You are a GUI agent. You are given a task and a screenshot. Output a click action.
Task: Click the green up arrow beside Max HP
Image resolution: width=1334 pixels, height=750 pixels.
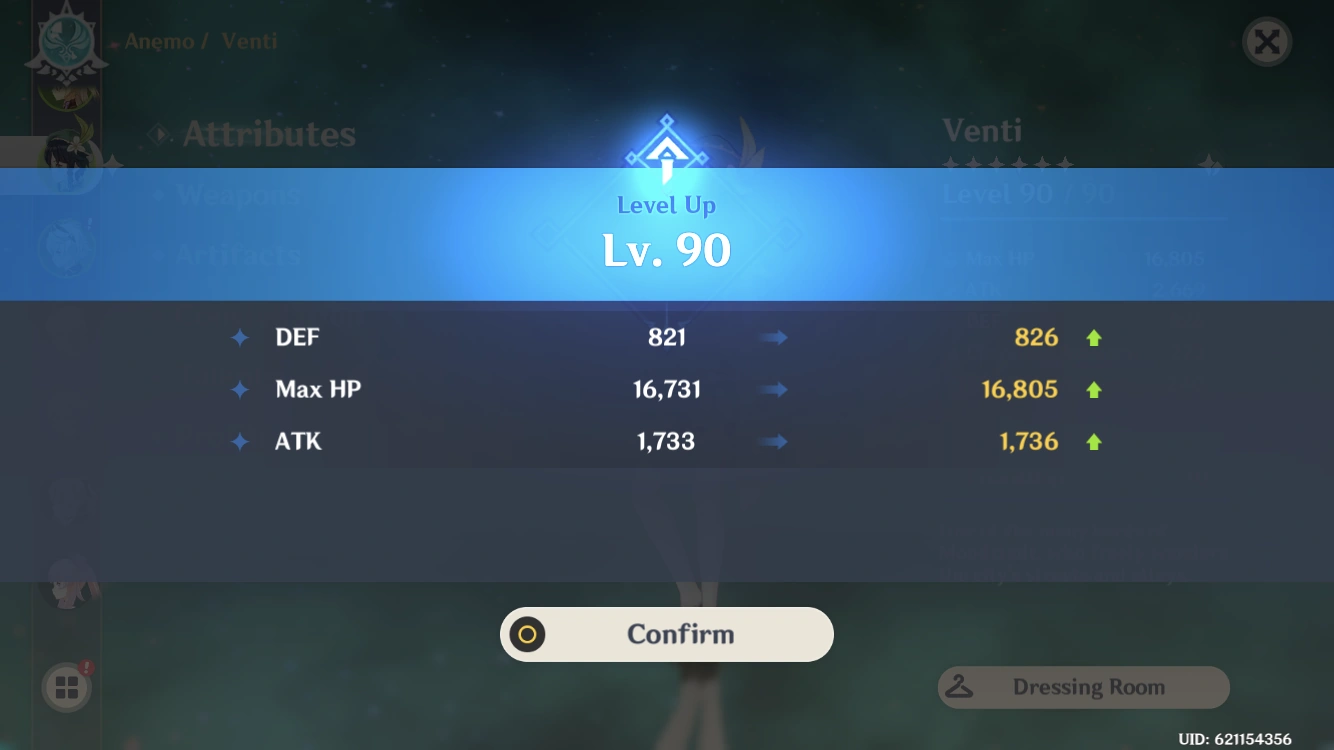(1094, 389)
